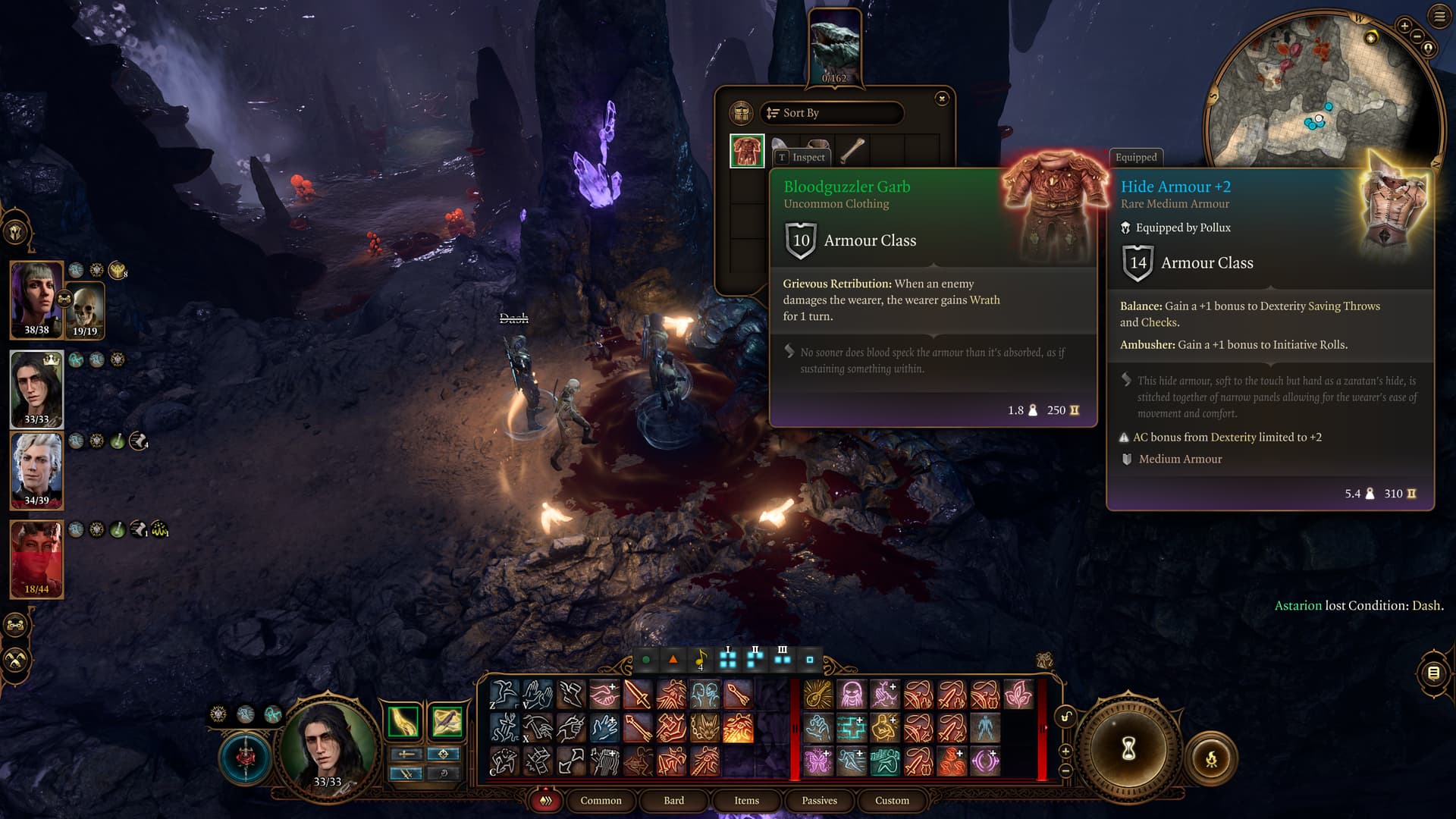The width and height of the screenshot is (1456, 819).
Task: Switch to the Bard hotbar tab
Action: (x=673, y=800)
